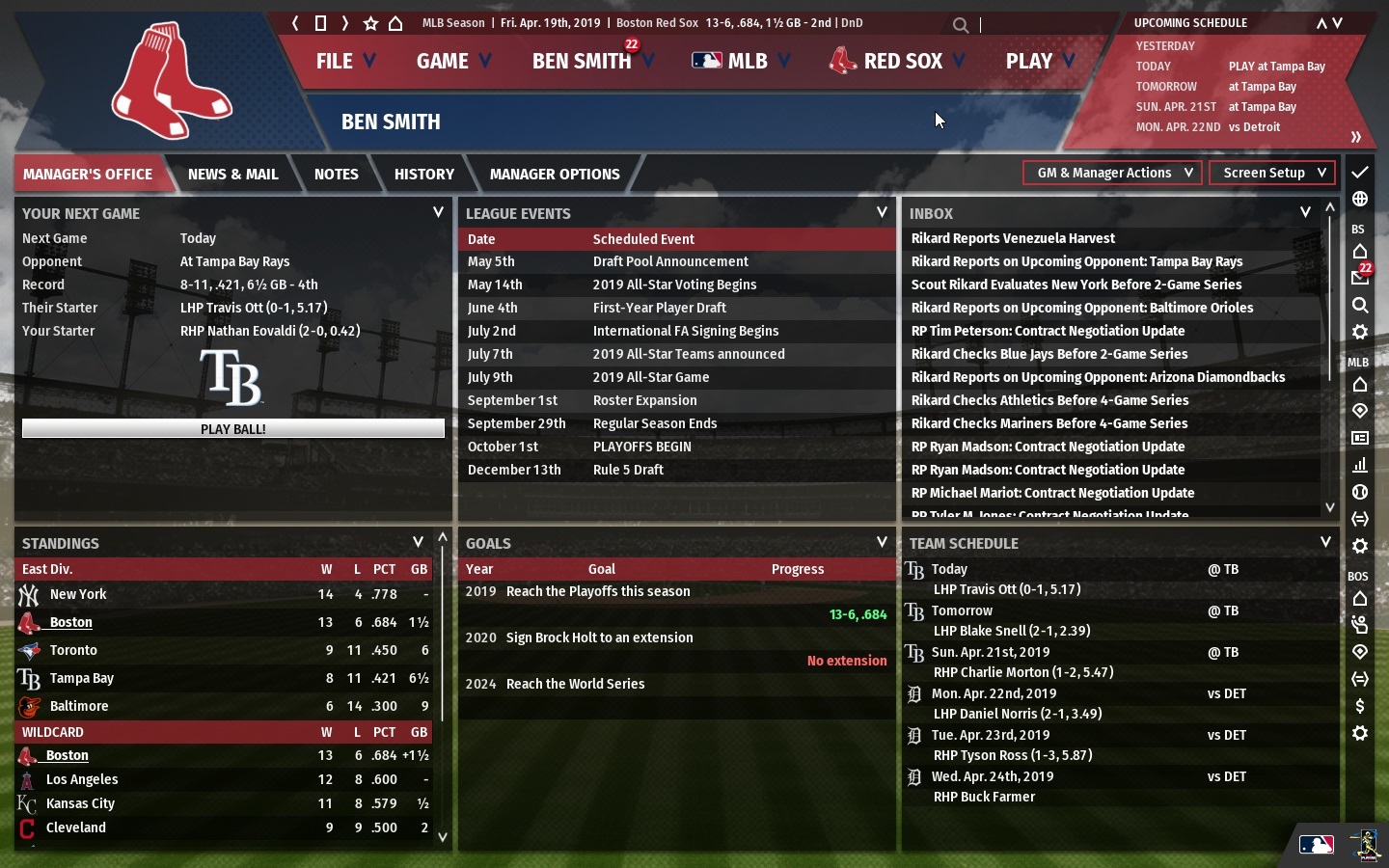Screen dimensions: 1389x868
Task: Select the globe world icon in sidebar
Action: tap(1360, 198)
